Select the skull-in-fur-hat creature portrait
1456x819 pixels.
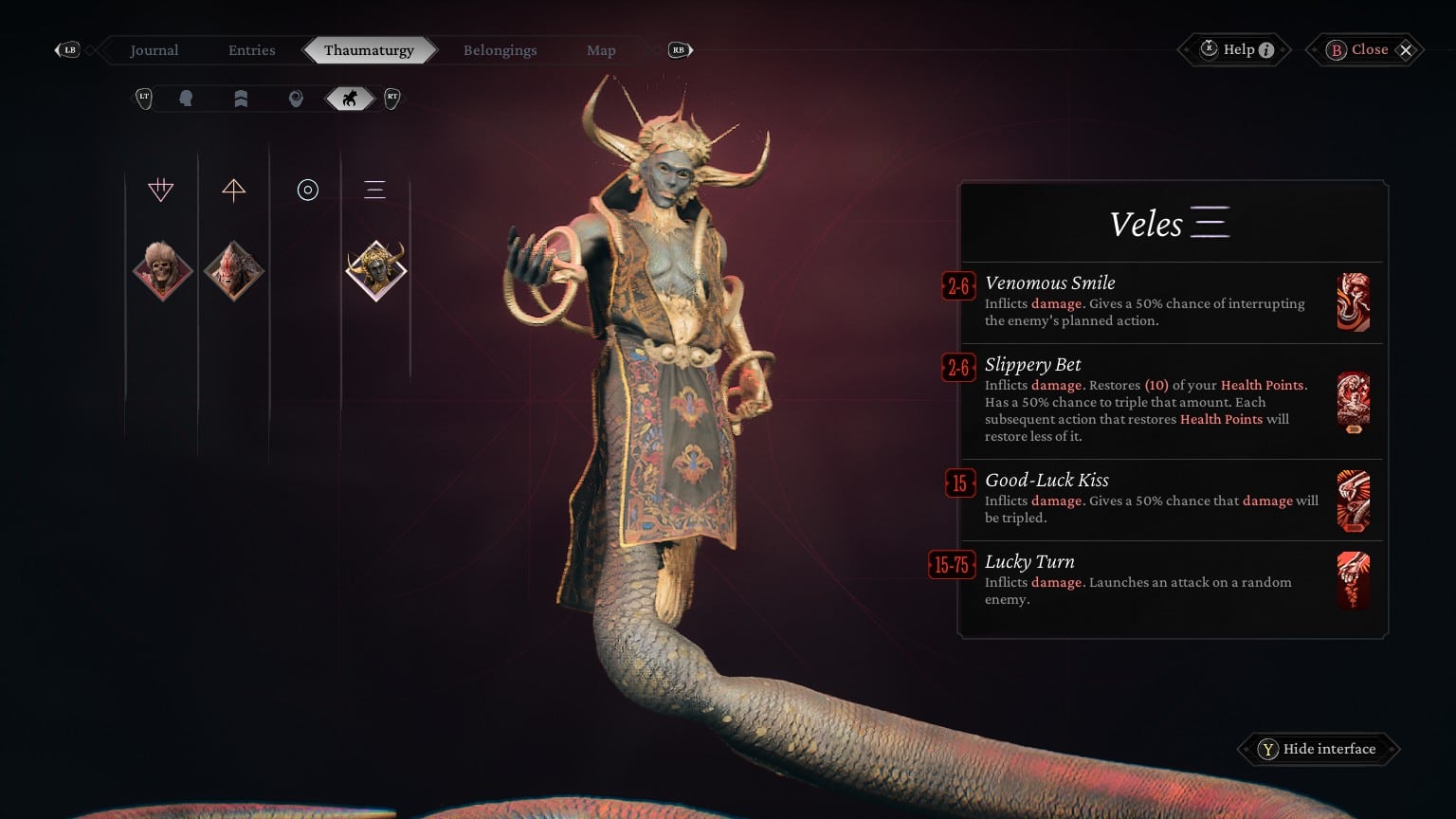point(162,269)
